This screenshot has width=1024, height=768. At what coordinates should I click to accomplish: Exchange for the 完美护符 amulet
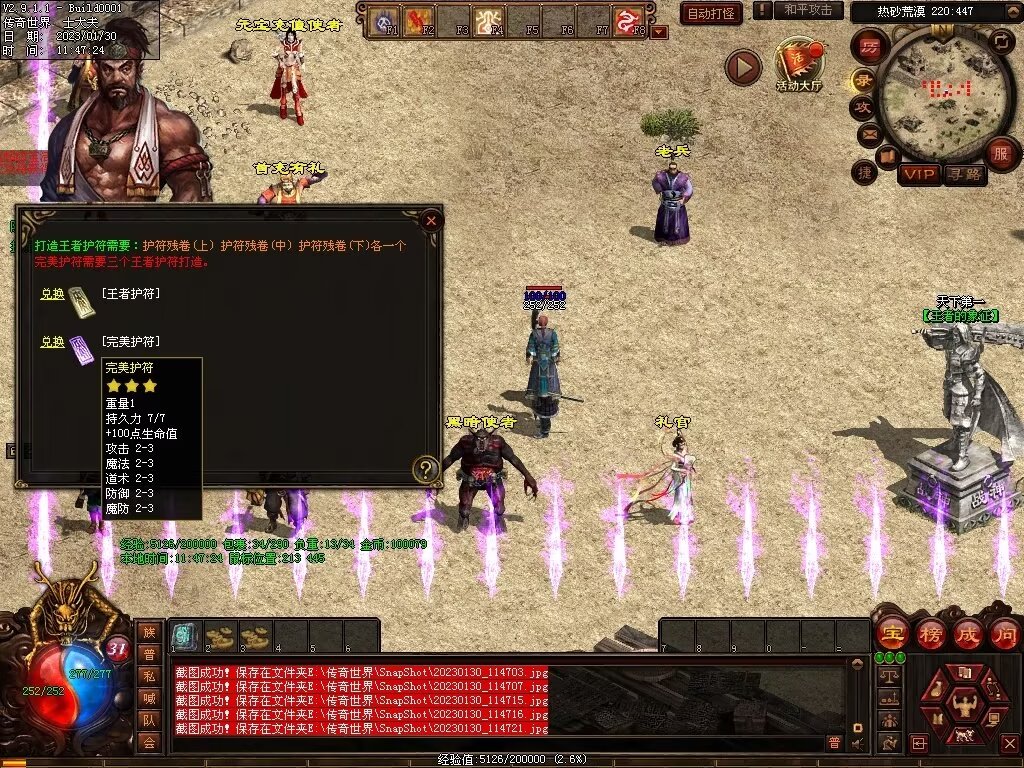tap(52, 342)
